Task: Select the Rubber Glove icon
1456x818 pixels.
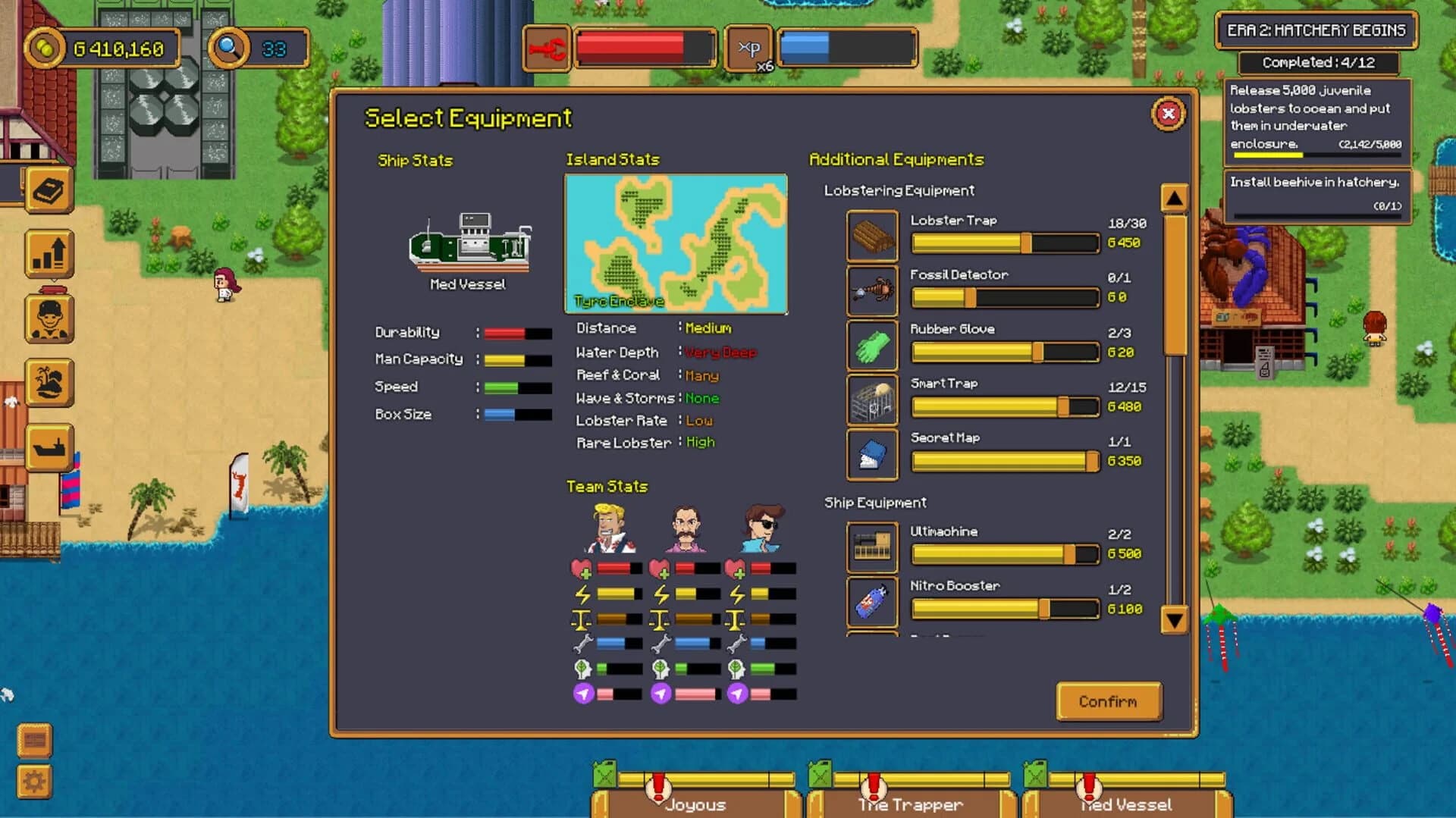Action: (871, 346)
